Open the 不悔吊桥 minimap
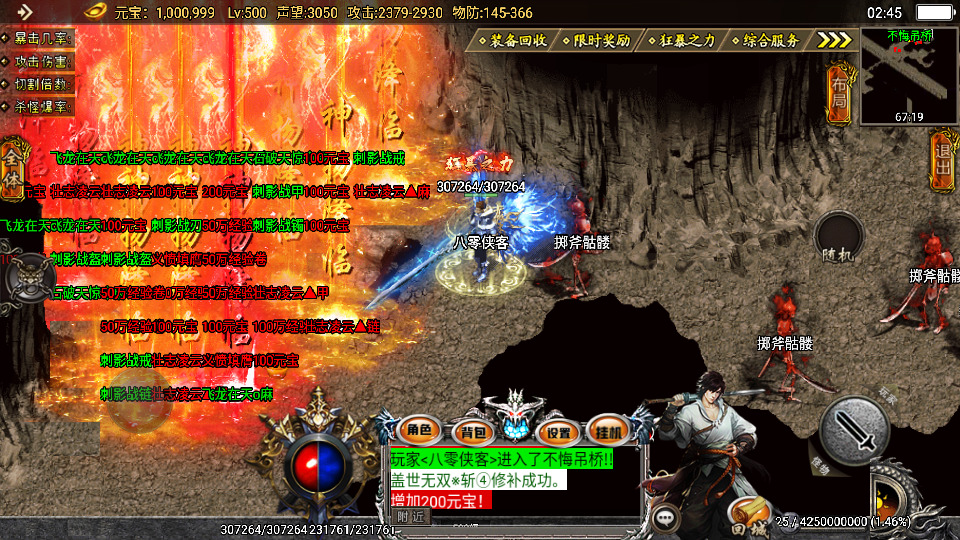The image size is (960, 540). (x=909, y=75)
